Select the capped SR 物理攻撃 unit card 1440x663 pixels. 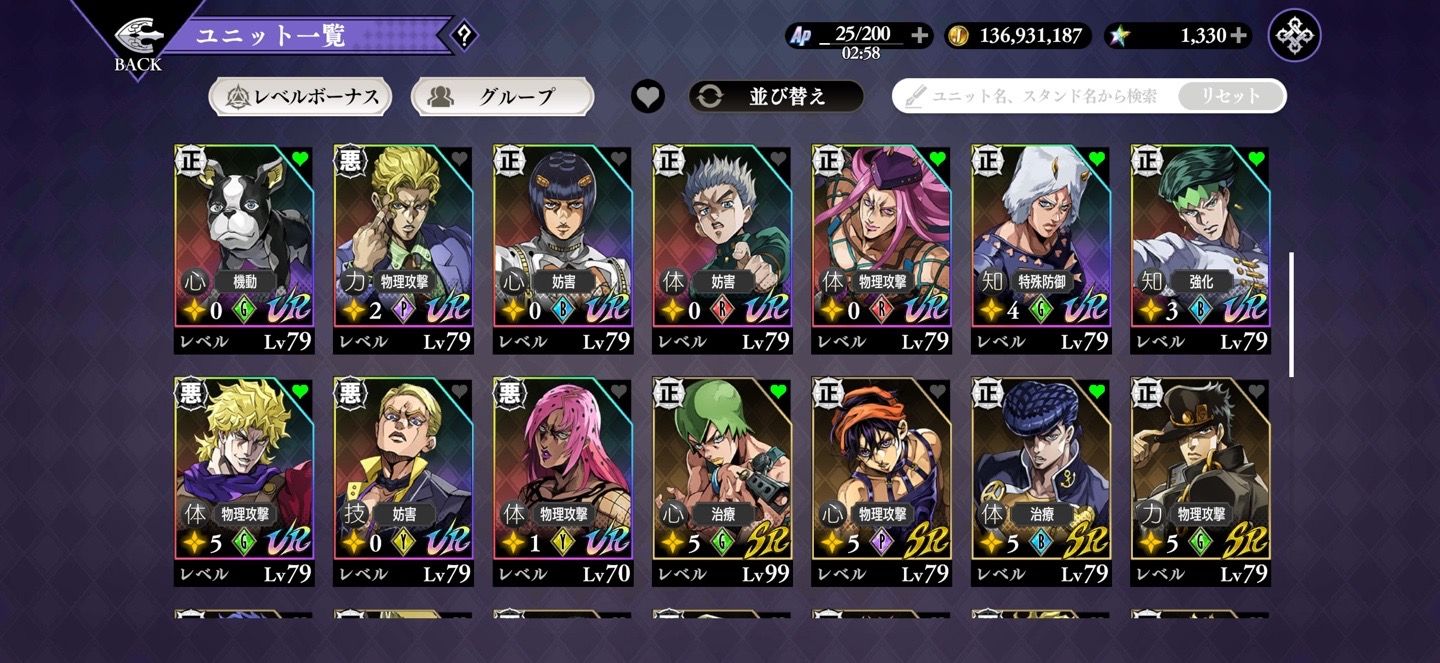pyautogui.click(x=1200, y=481)
